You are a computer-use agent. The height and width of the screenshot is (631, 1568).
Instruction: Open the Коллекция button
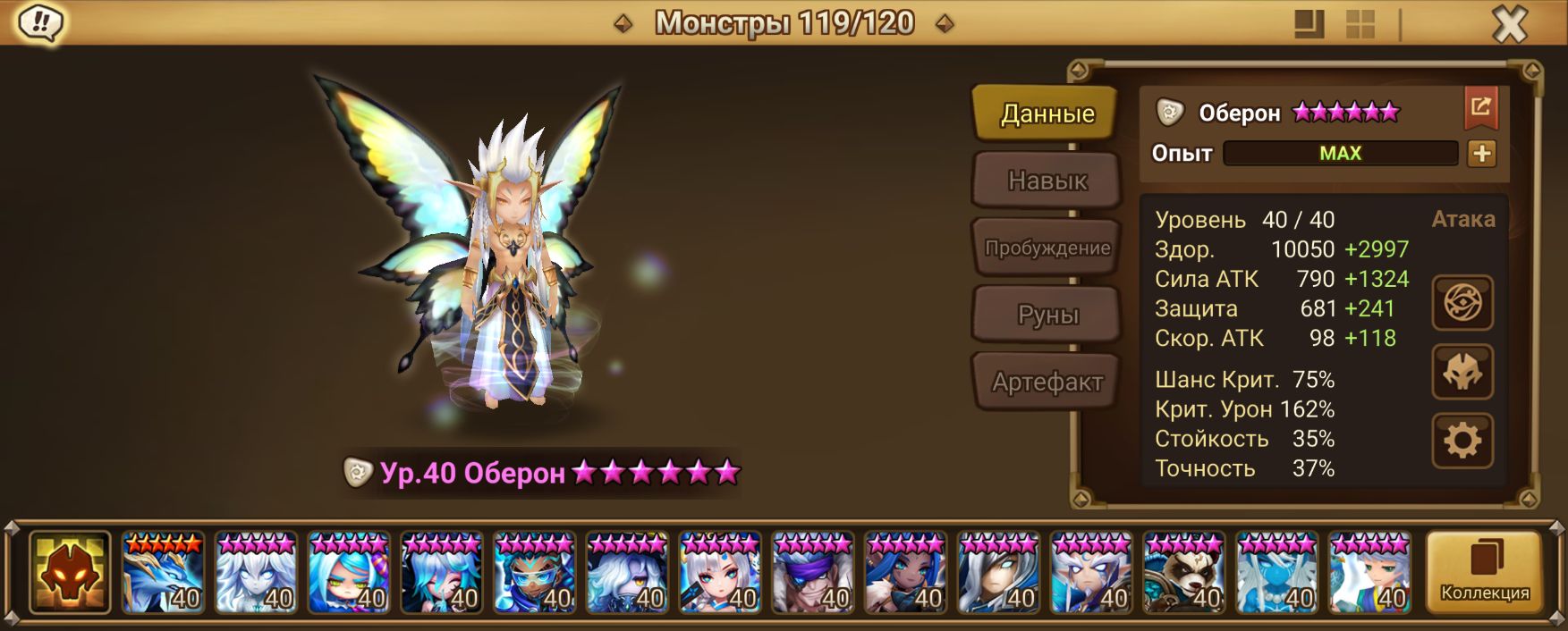pos(1484,572)
